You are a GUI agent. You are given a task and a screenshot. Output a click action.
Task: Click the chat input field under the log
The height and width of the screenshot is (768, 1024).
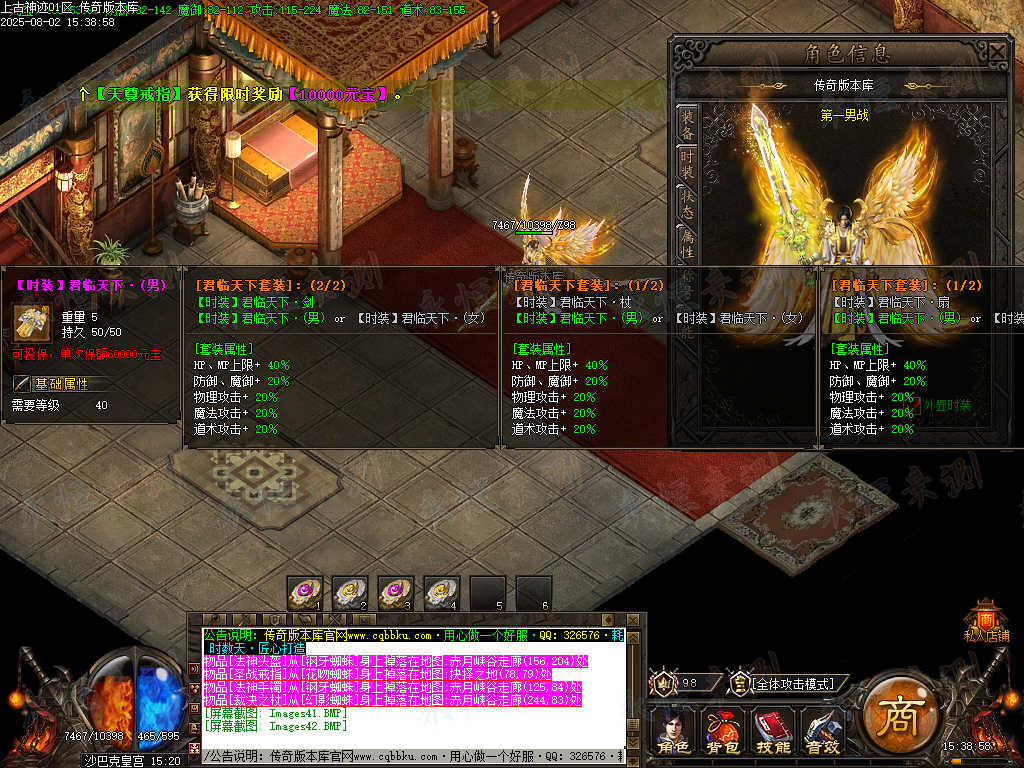pos(410,757)
